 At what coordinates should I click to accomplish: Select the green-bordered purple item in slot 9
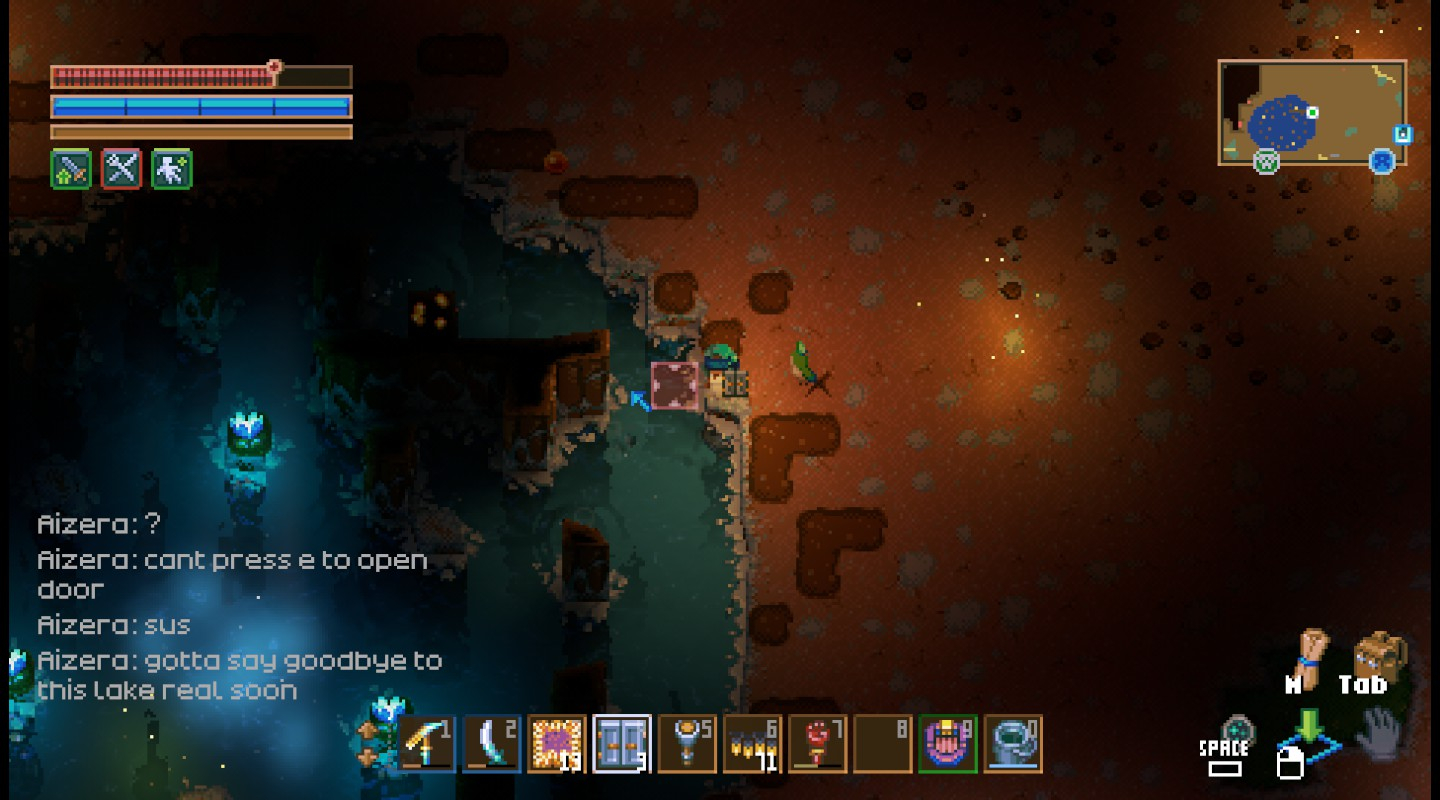pyautogui.click(x=947, y=744)
